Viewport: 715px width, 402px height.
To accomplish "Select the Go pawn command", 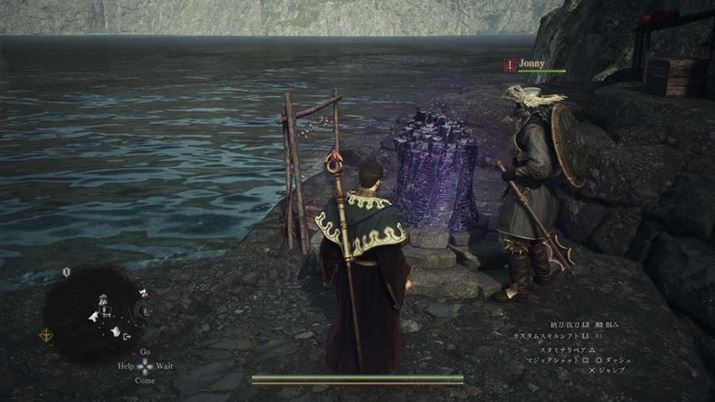I will click(x=145, y=352).
